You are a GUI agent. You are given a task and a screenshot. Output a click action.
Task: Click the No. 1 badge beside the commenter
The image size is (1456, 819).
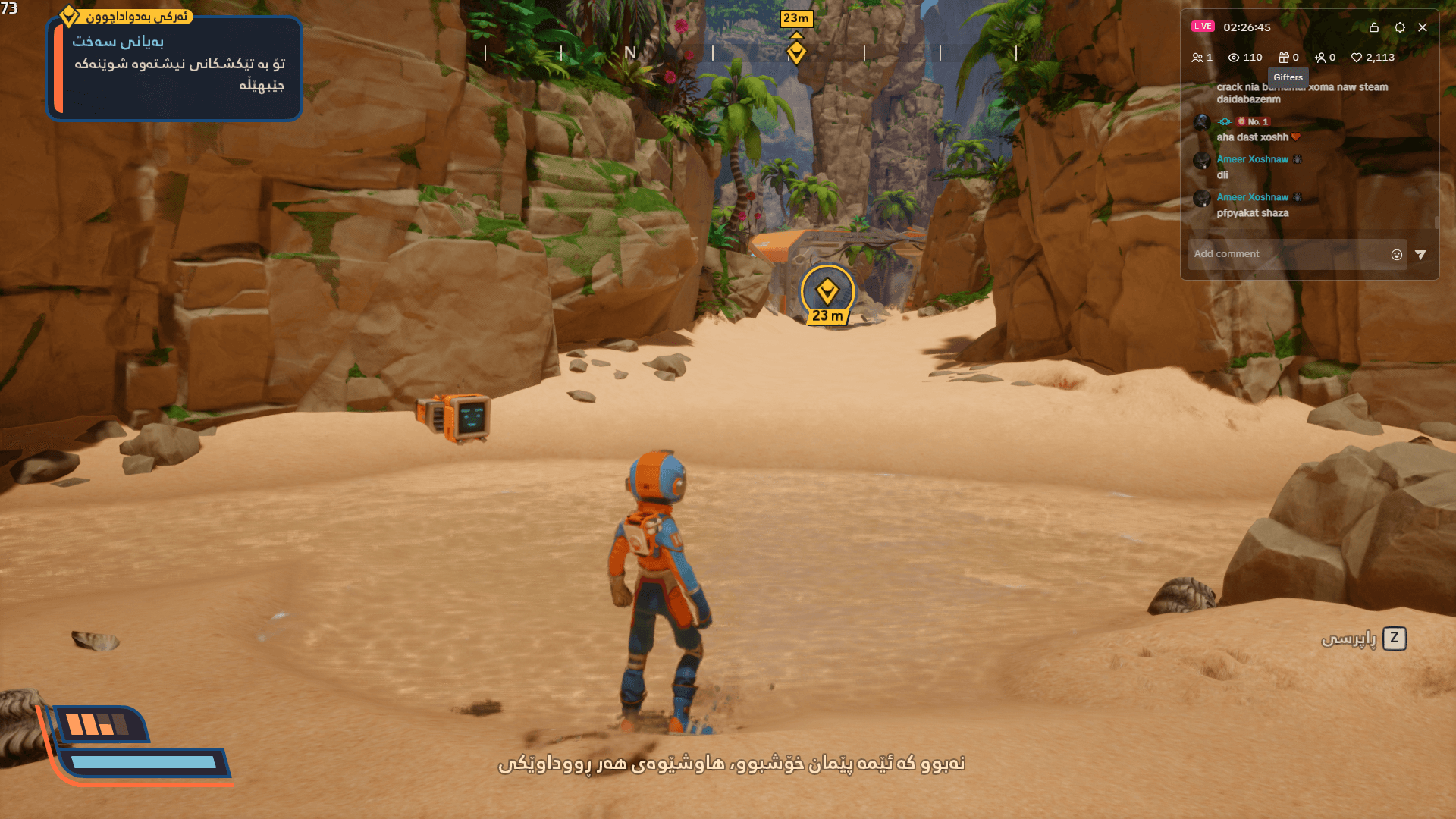1252,122
